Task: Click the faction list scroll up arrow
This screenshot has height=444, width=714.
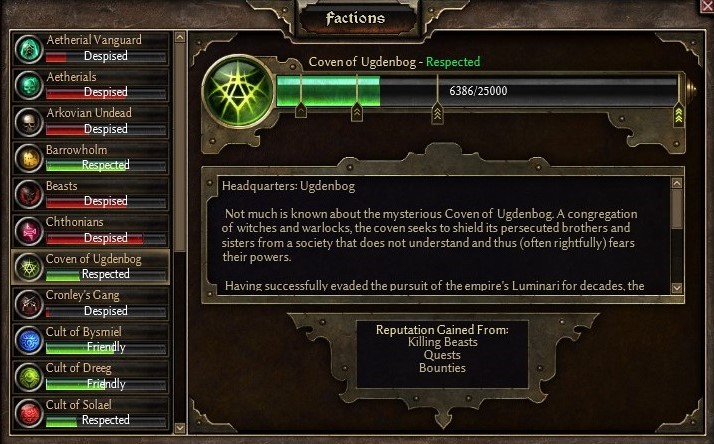Action: click(x=180, y=38)
